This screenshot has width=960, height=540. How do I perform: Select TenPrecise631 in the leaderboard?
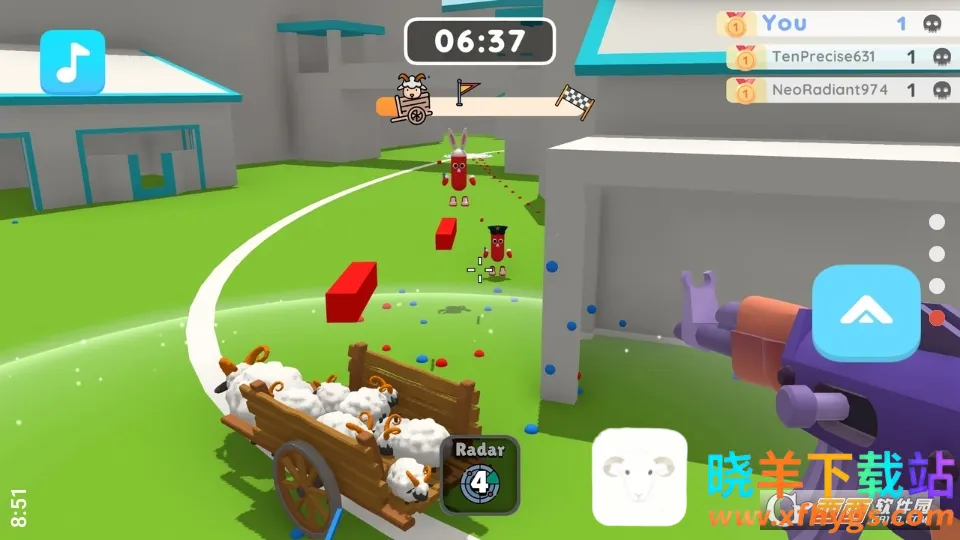tap(838, 57)
